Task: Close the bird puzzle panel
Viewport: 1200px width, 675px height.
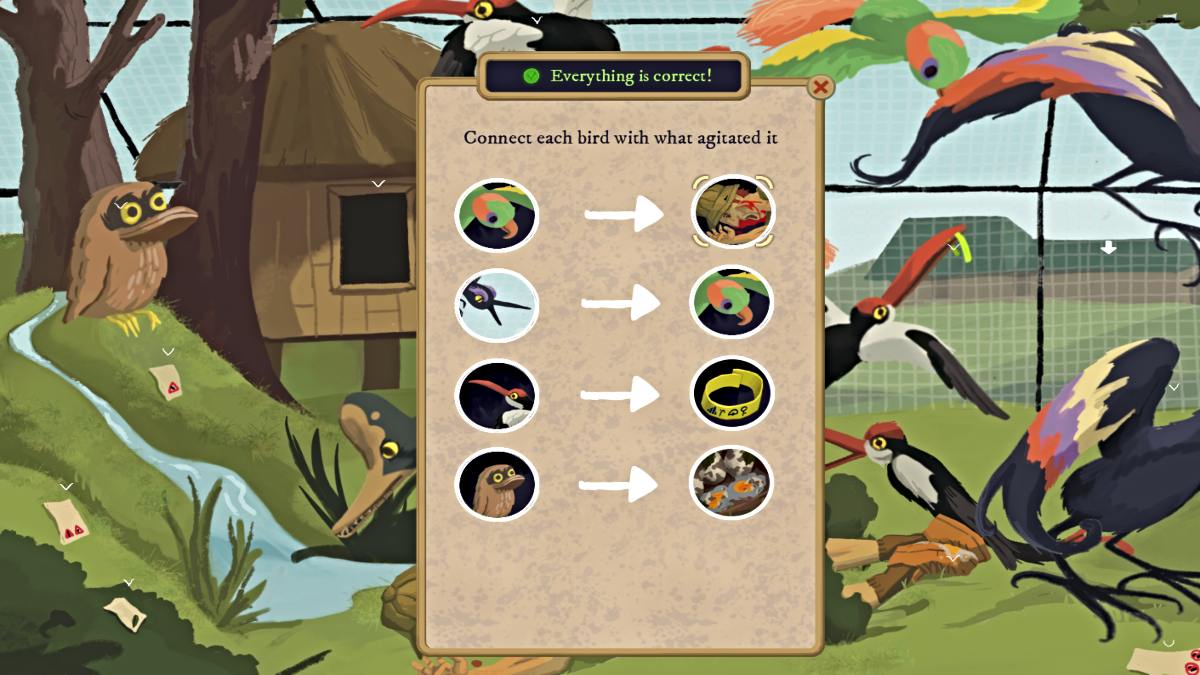Action: click(820, 87)
